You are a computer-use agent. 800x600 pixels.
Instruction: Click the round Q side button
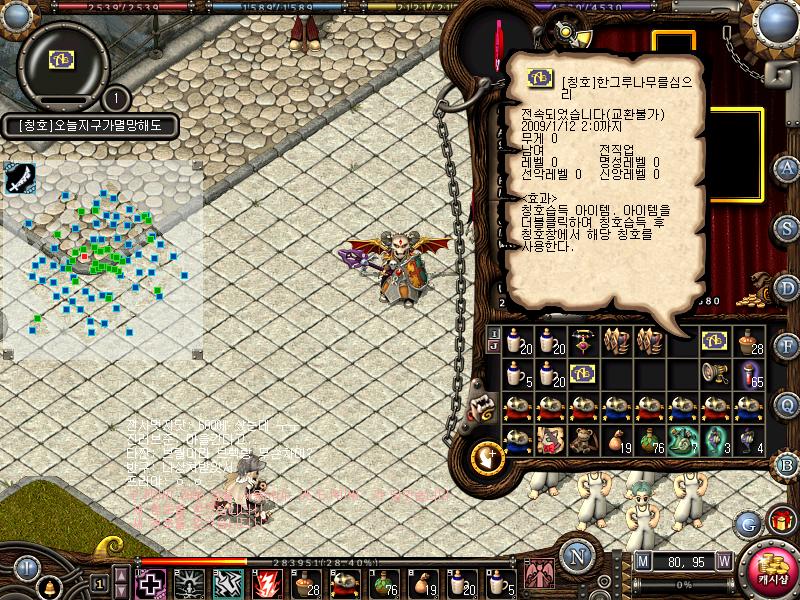point(787,405)
